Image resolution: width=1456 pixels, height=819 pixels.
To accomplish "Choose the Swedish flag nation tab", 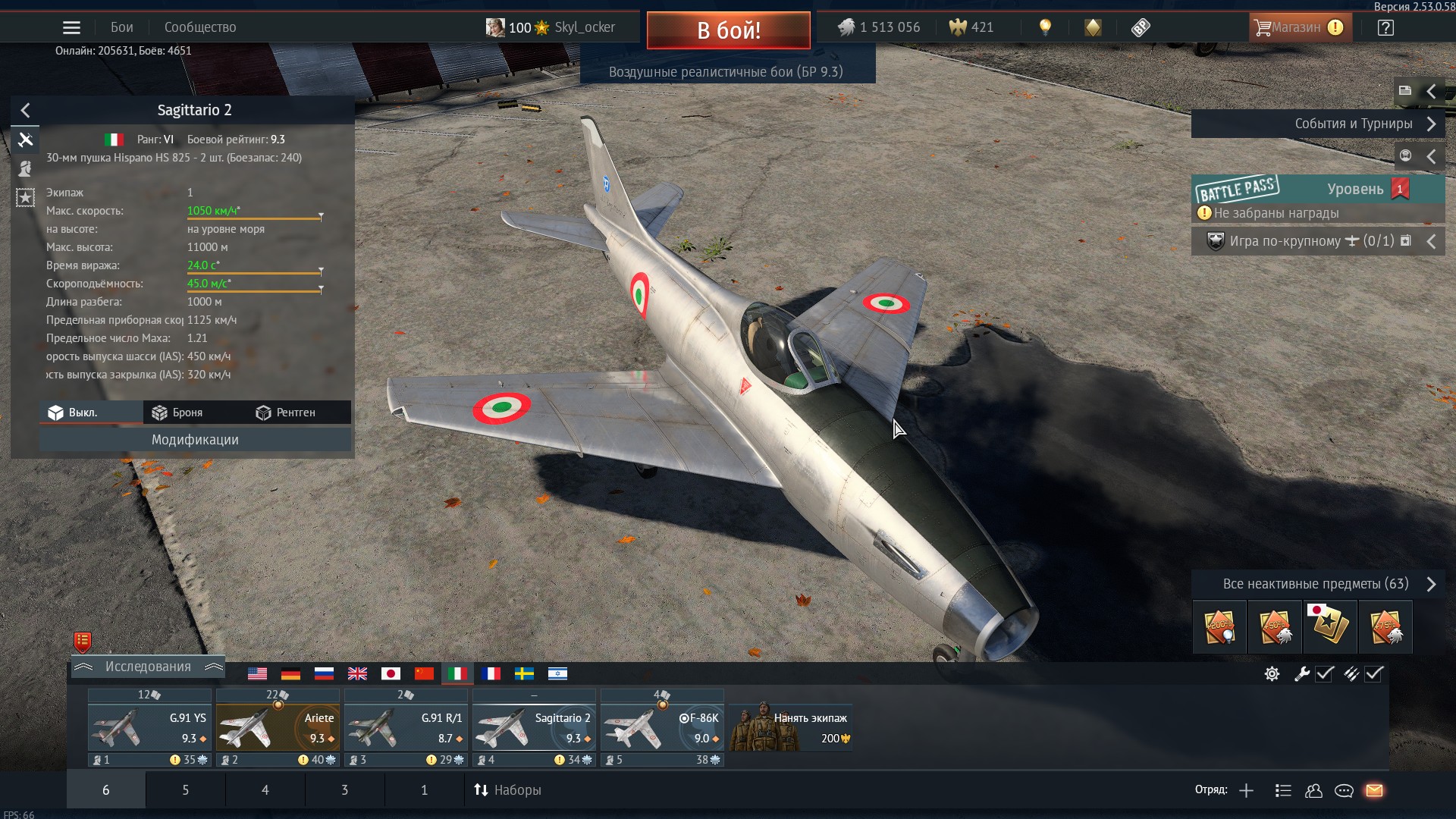I will (524, 673).
